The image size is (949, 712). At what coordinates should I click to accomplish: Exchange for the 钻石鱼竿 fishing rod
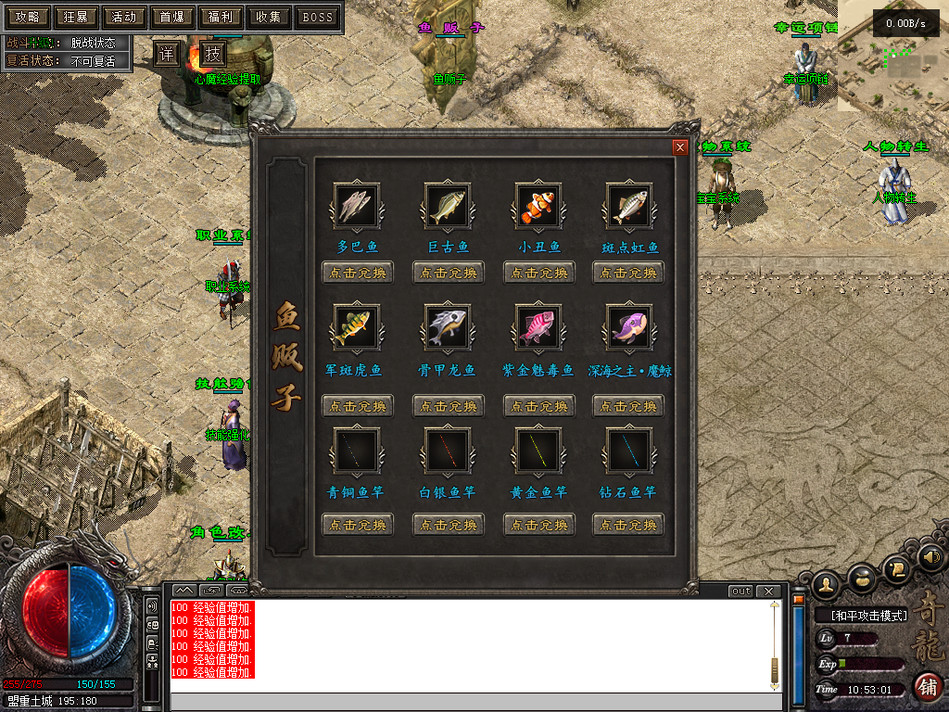pyautogui.click(x=628, y=524)
